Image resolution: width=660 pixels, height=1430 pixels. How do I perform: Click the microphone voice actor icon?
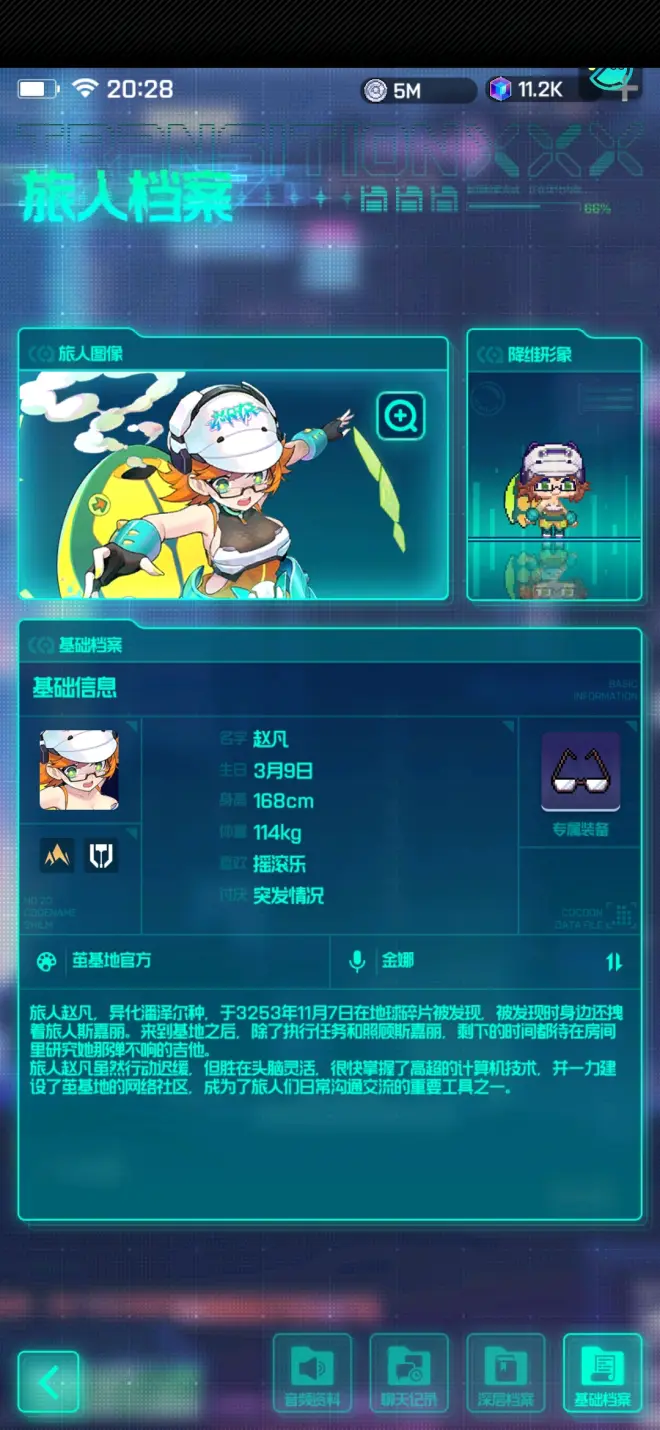click(x=356, y=962)
